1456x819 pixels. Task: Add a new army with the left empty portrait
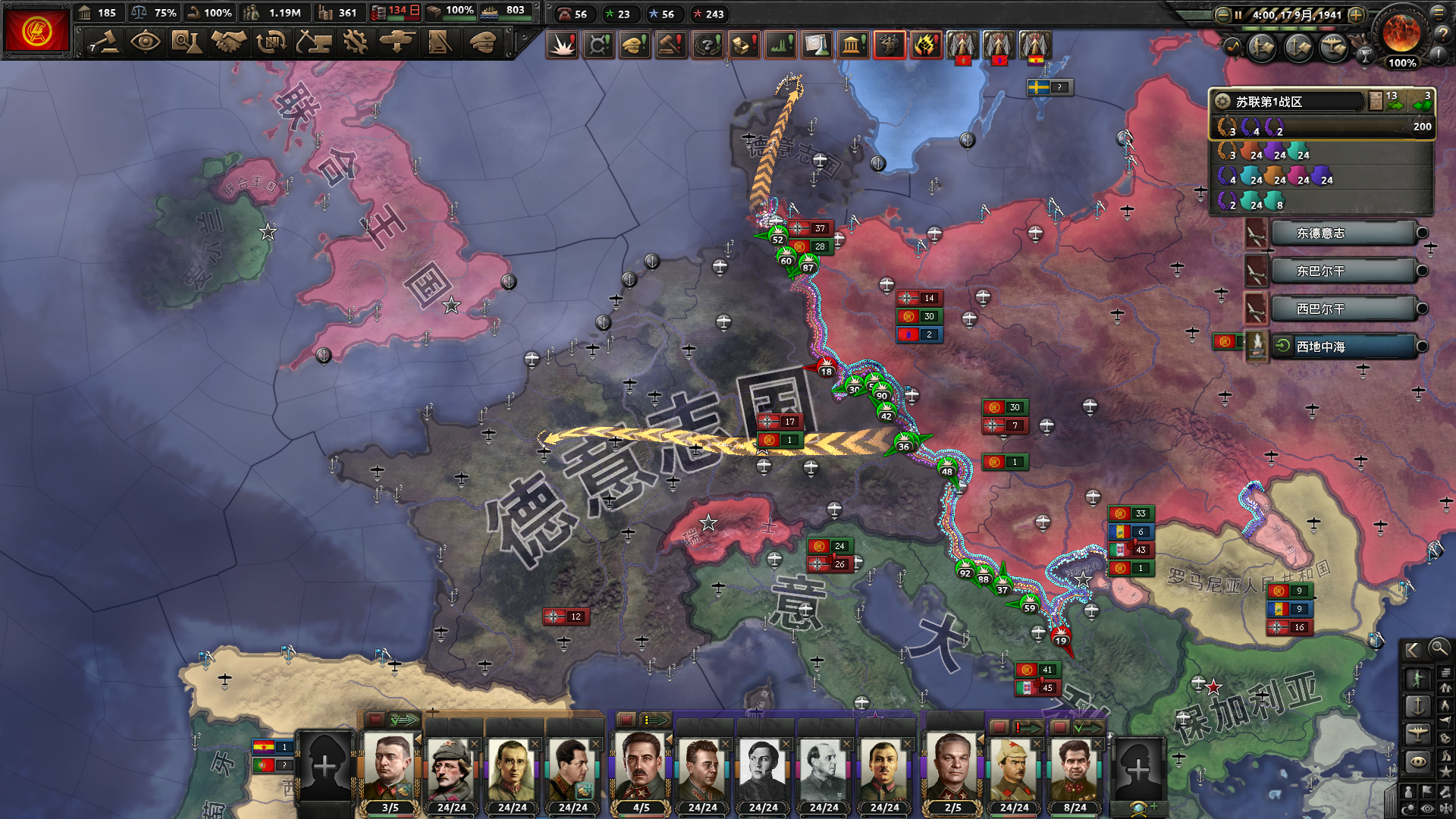pos(325,767)
